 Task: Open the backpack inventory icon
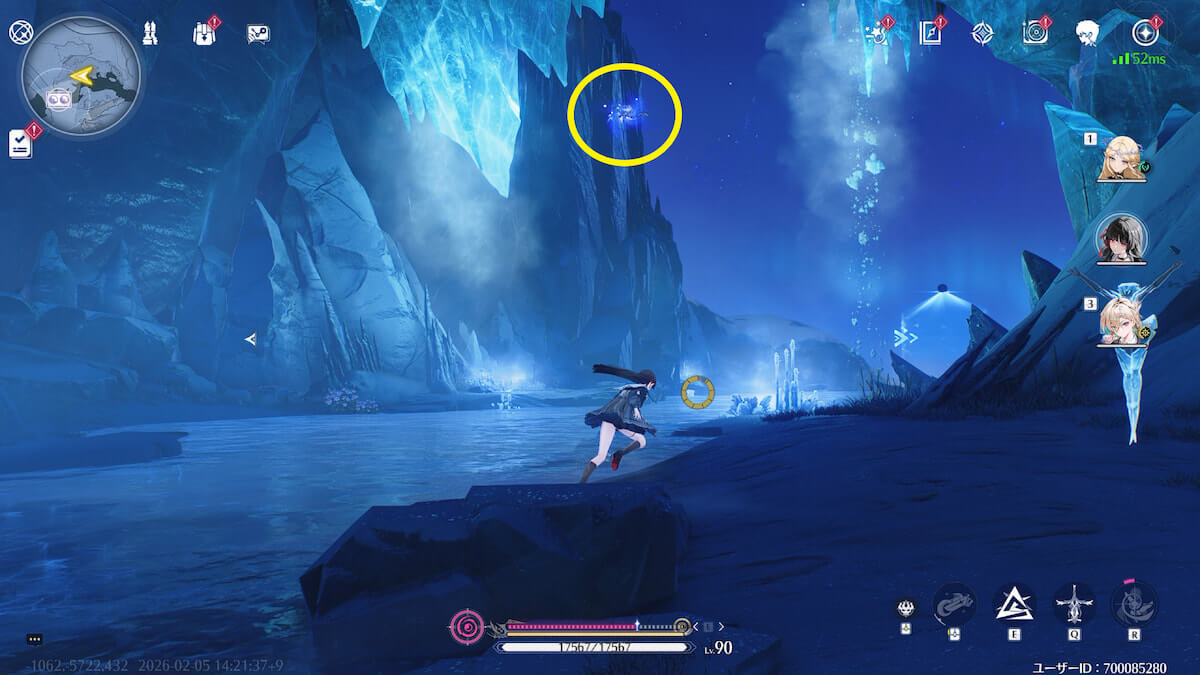click(204, 33)
